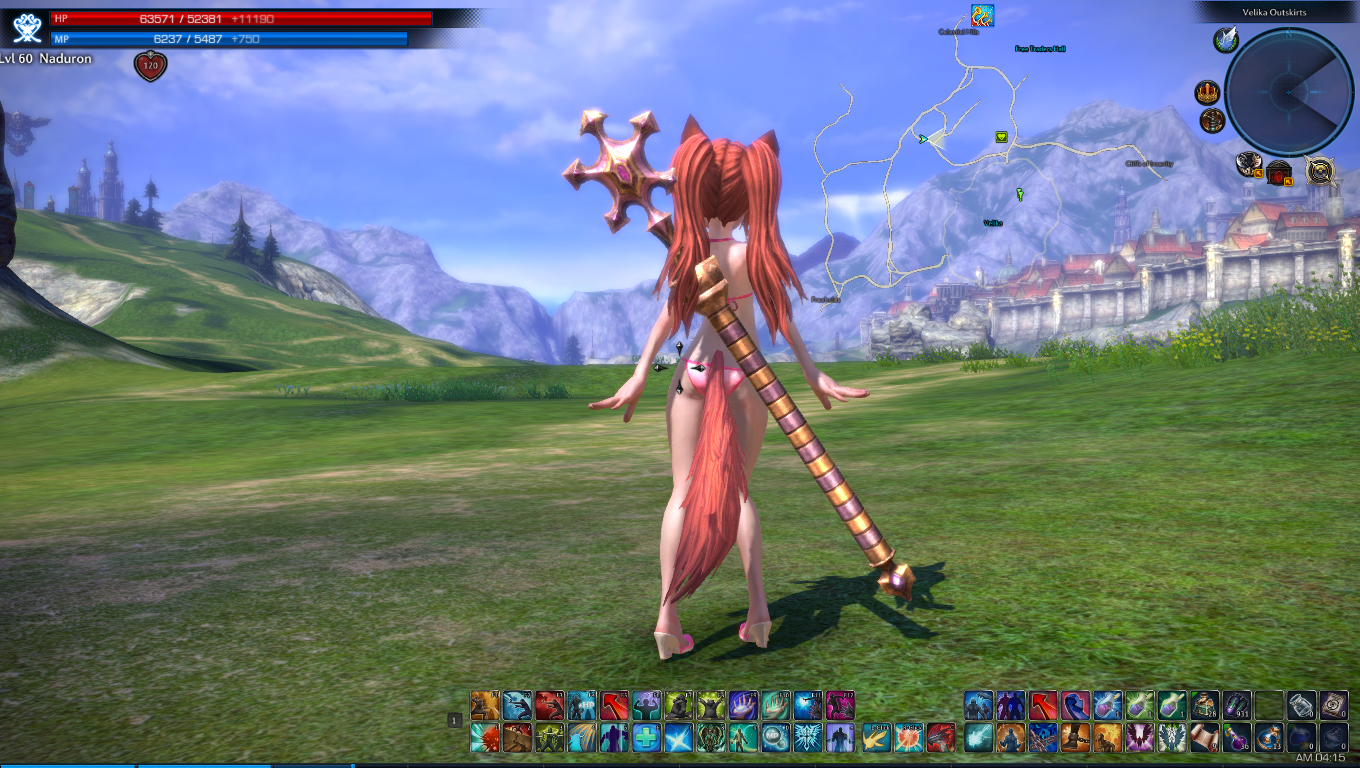Activate the red dragon head skill
Screen dimensions: 1360x768
(941, 738)
